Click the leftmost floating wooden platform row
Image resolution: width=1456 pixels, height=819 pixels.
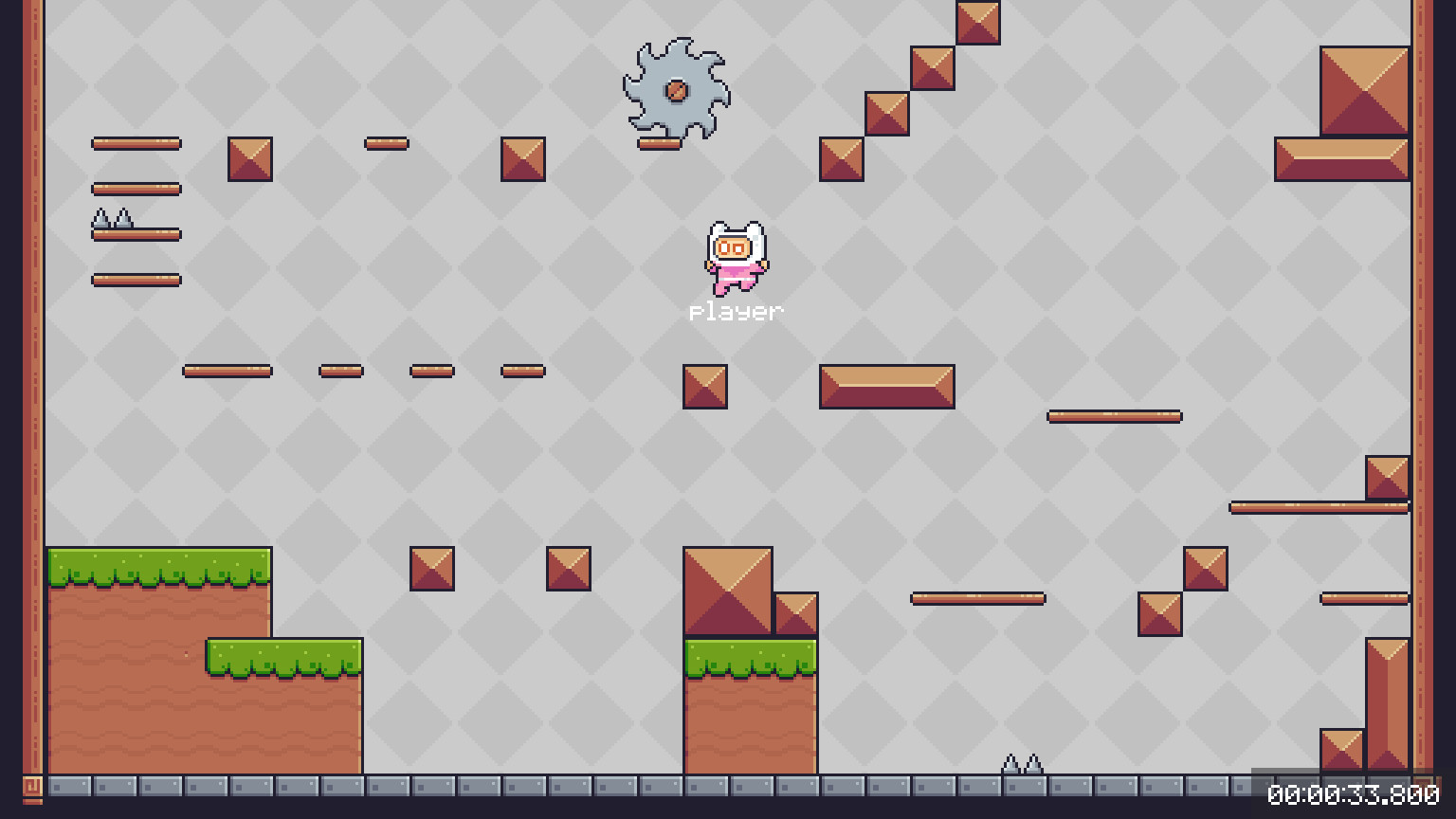point(136,143)
